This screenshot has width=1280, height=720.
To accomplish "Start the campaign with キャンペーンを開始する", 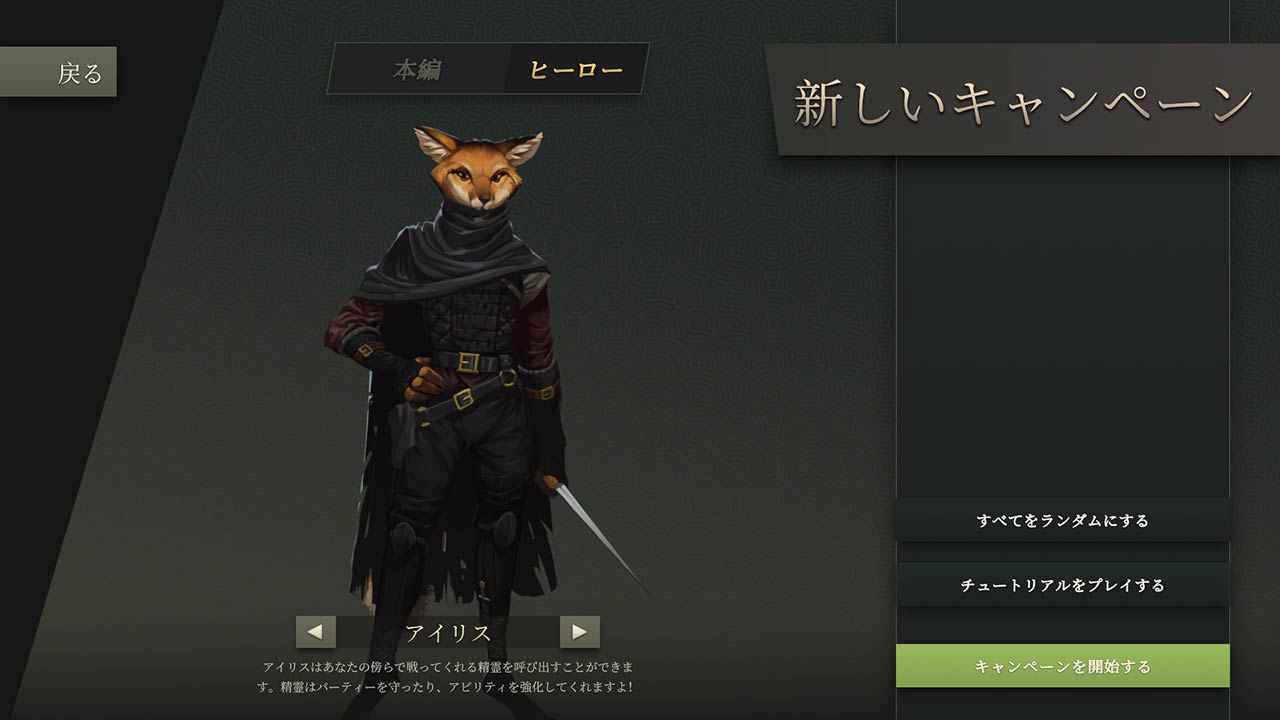I will [x=1062, y=666].
